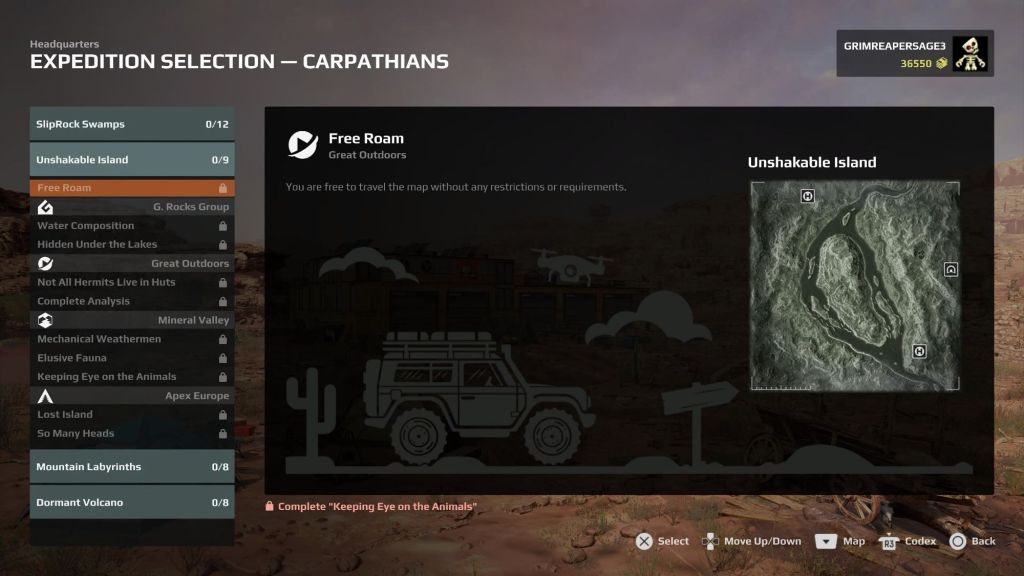Click the Unshakable Island map preview
Screen dimensions: 1024x576
click(x=855, y=286)
